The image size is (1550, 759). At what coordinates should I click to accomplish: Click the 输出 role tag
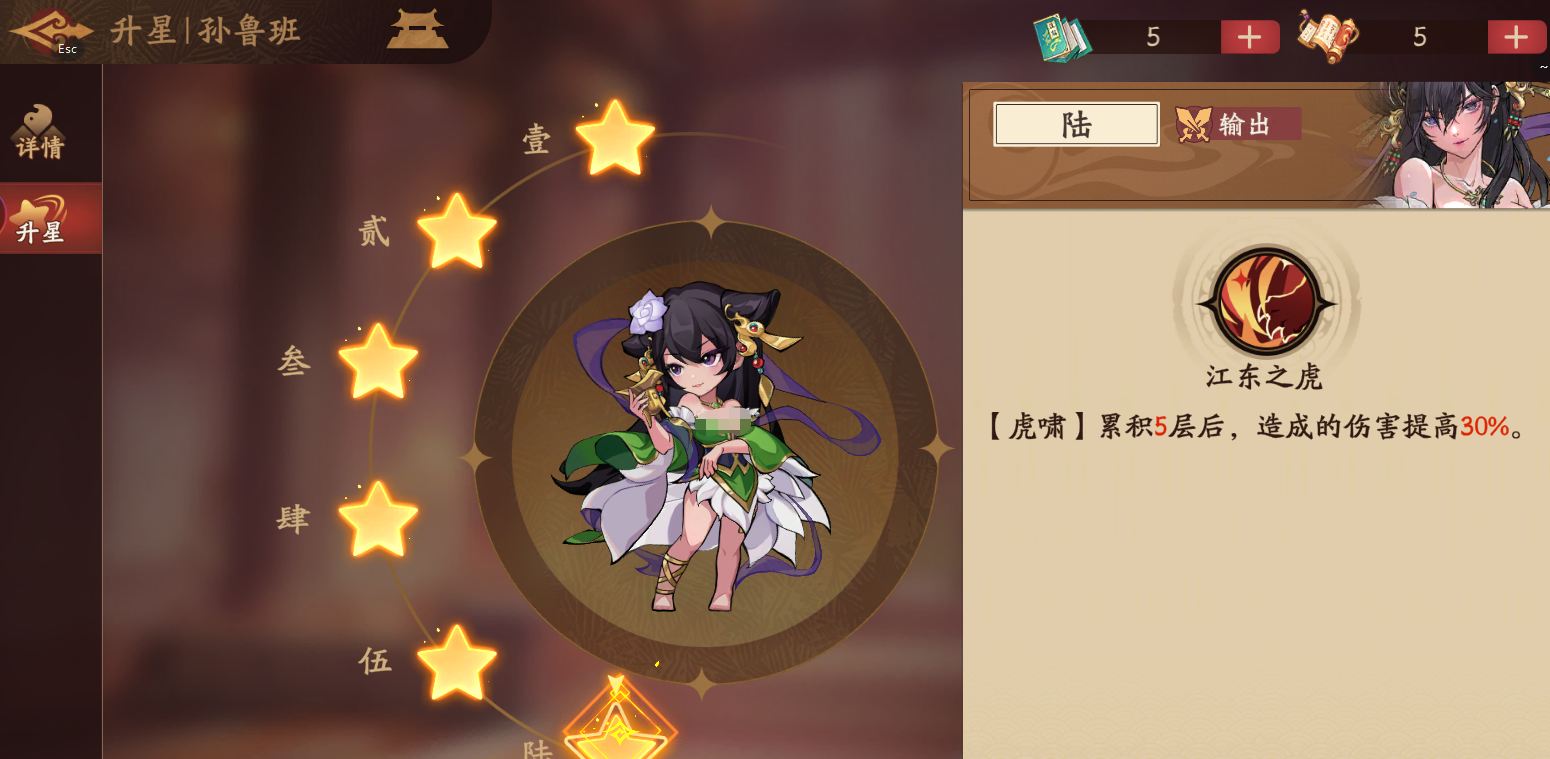(x=1238, y=124)
